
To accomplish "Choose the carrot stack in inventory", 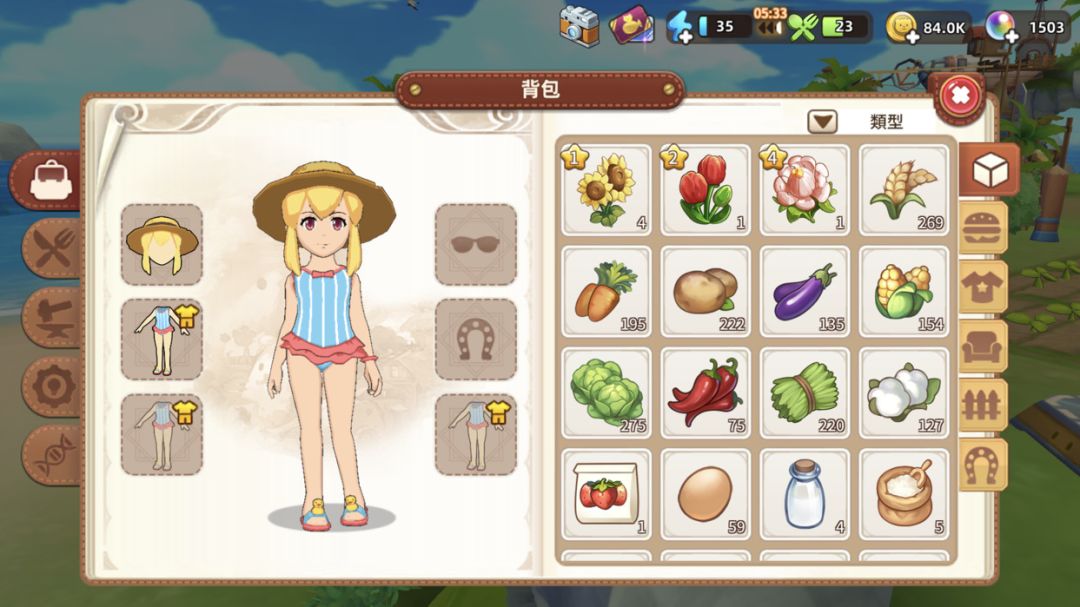I will tap(606, 290).
